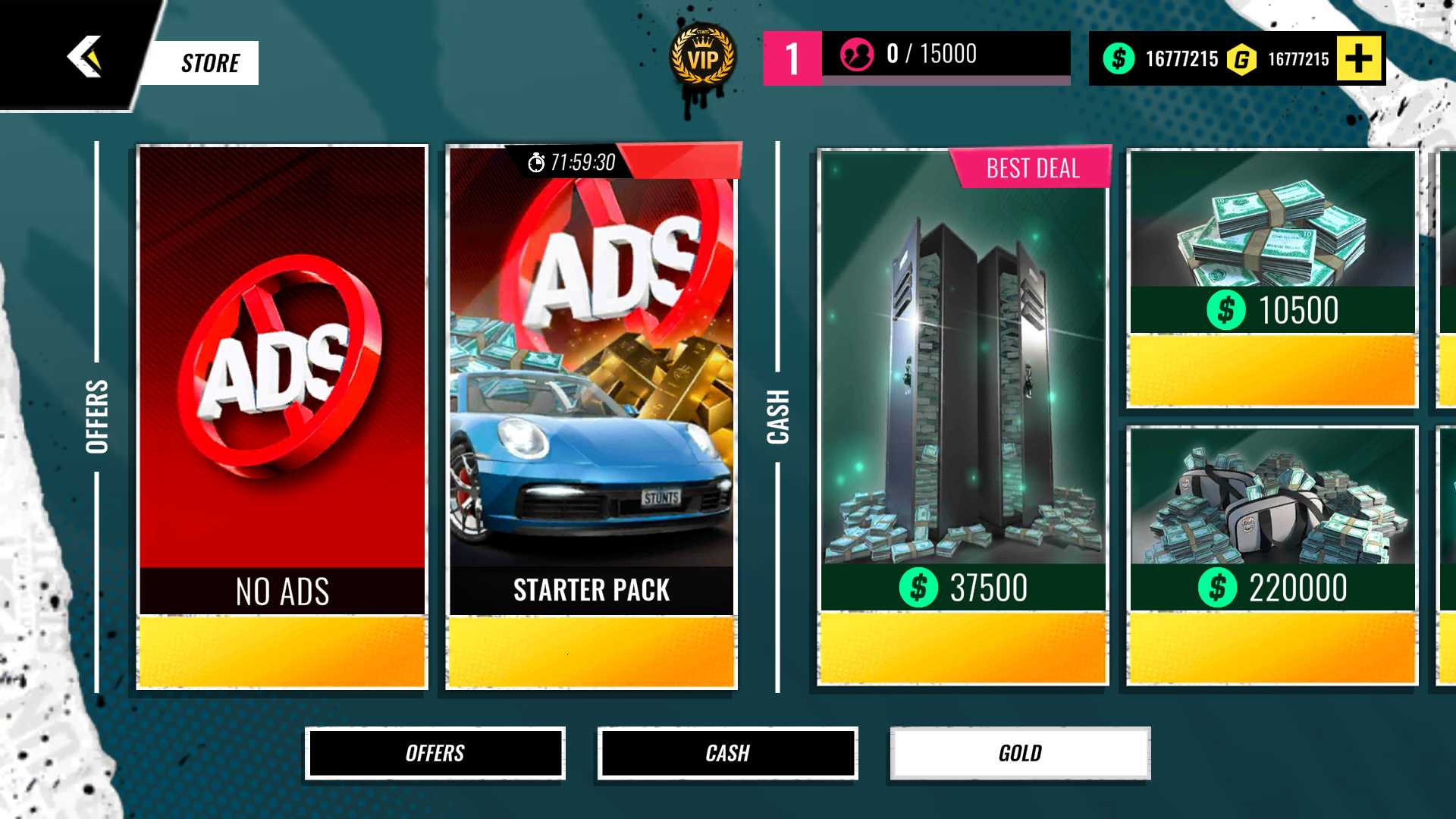Select the No Ads offer
Screen dimensions: 1456x819
click(x=282, y=417)
